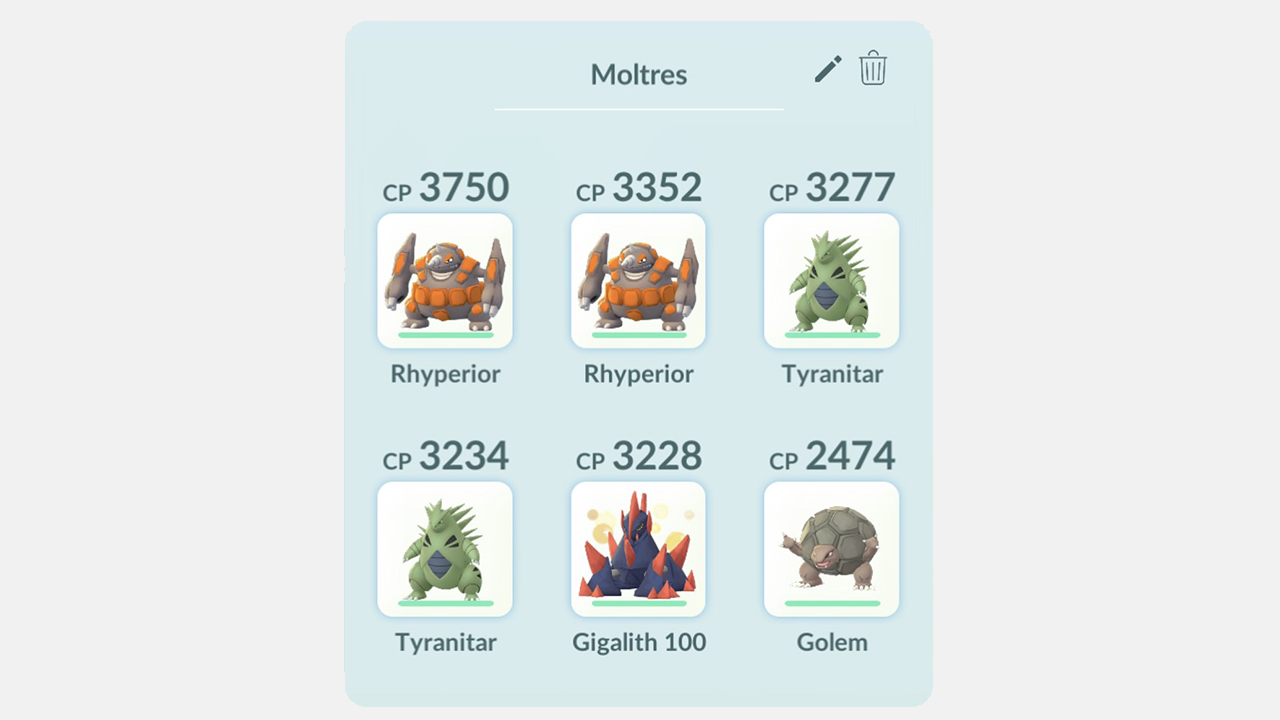This screenshot has width=1280, height=720.
Task: Click the Gigalith 100 label
Action: pos(638,642)
